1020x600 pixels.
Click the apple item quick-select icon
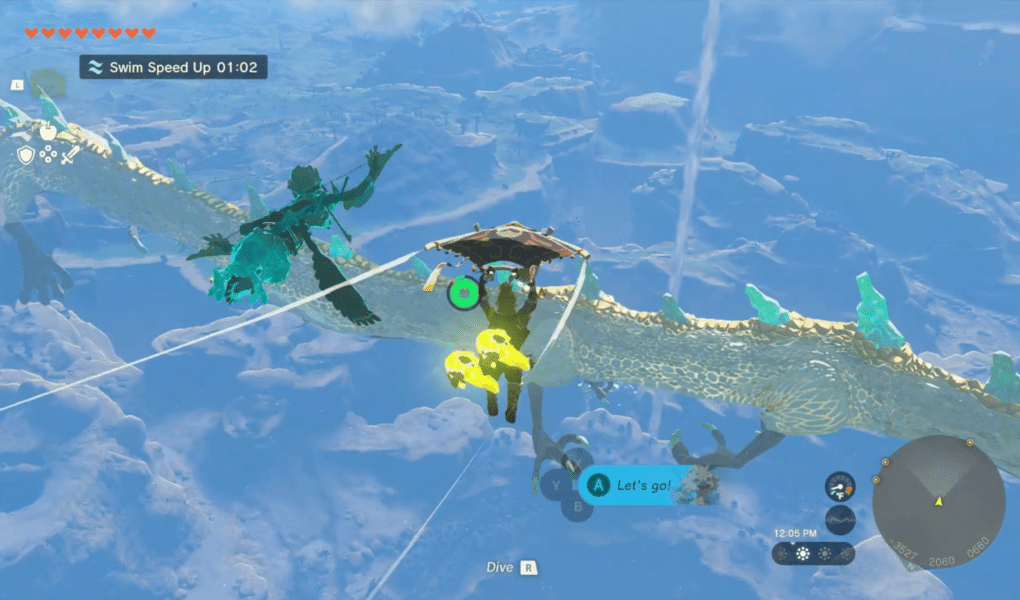click(x=46, y=130)
